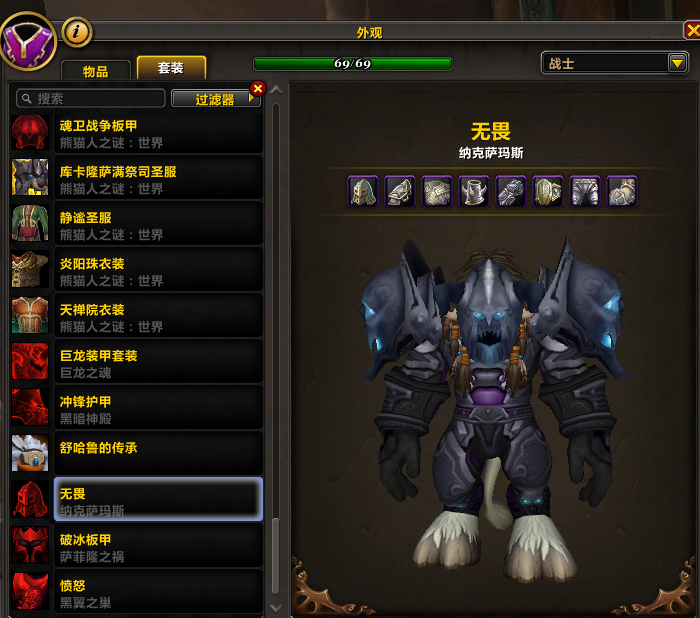Viewport: 700px width, 618px height.
Task: Pick the 炎阳珠衣装 set
Action: click(137, 271)
